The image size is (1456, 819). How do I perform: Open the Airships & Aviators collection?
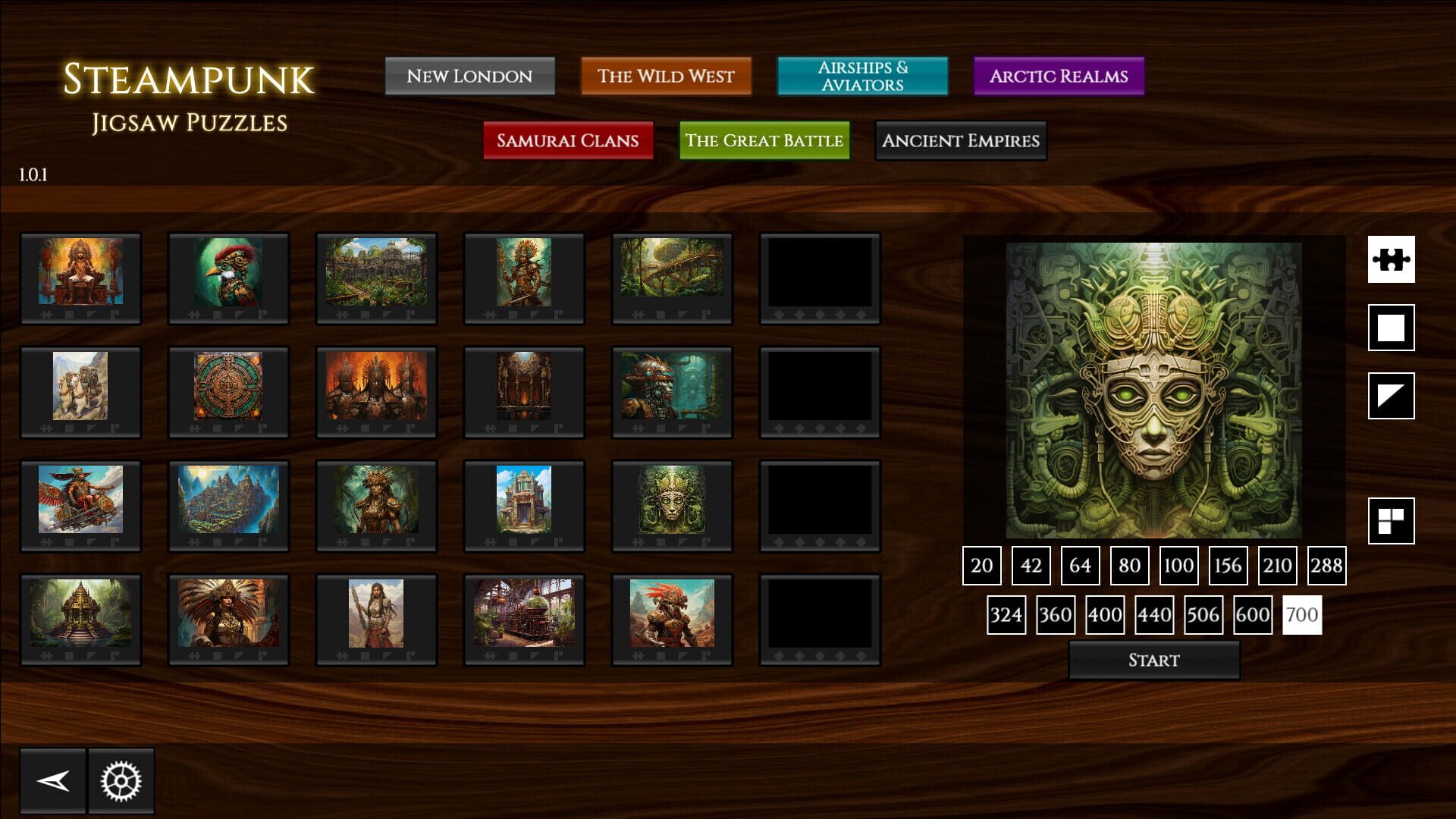863,76
